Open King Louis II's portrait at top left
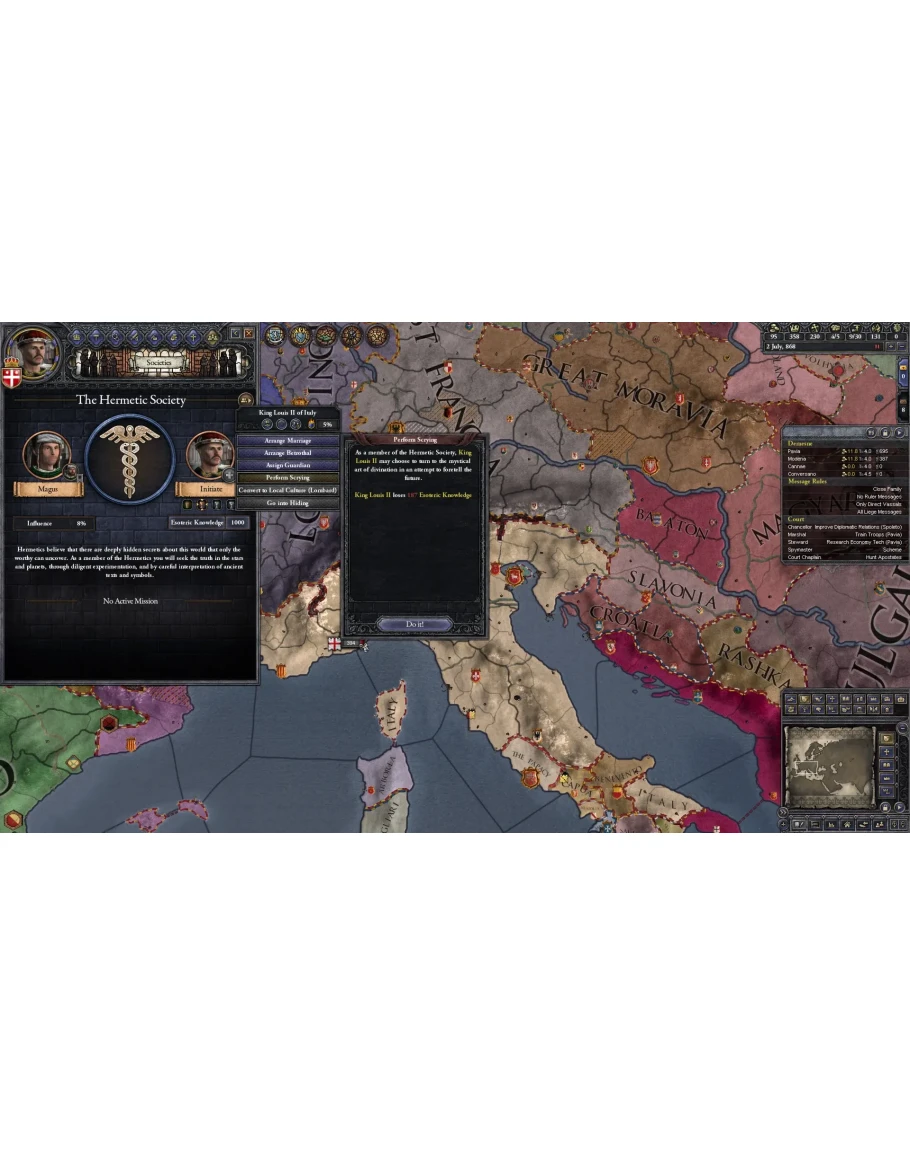The image size is (910, 1155). pos(31,352)
